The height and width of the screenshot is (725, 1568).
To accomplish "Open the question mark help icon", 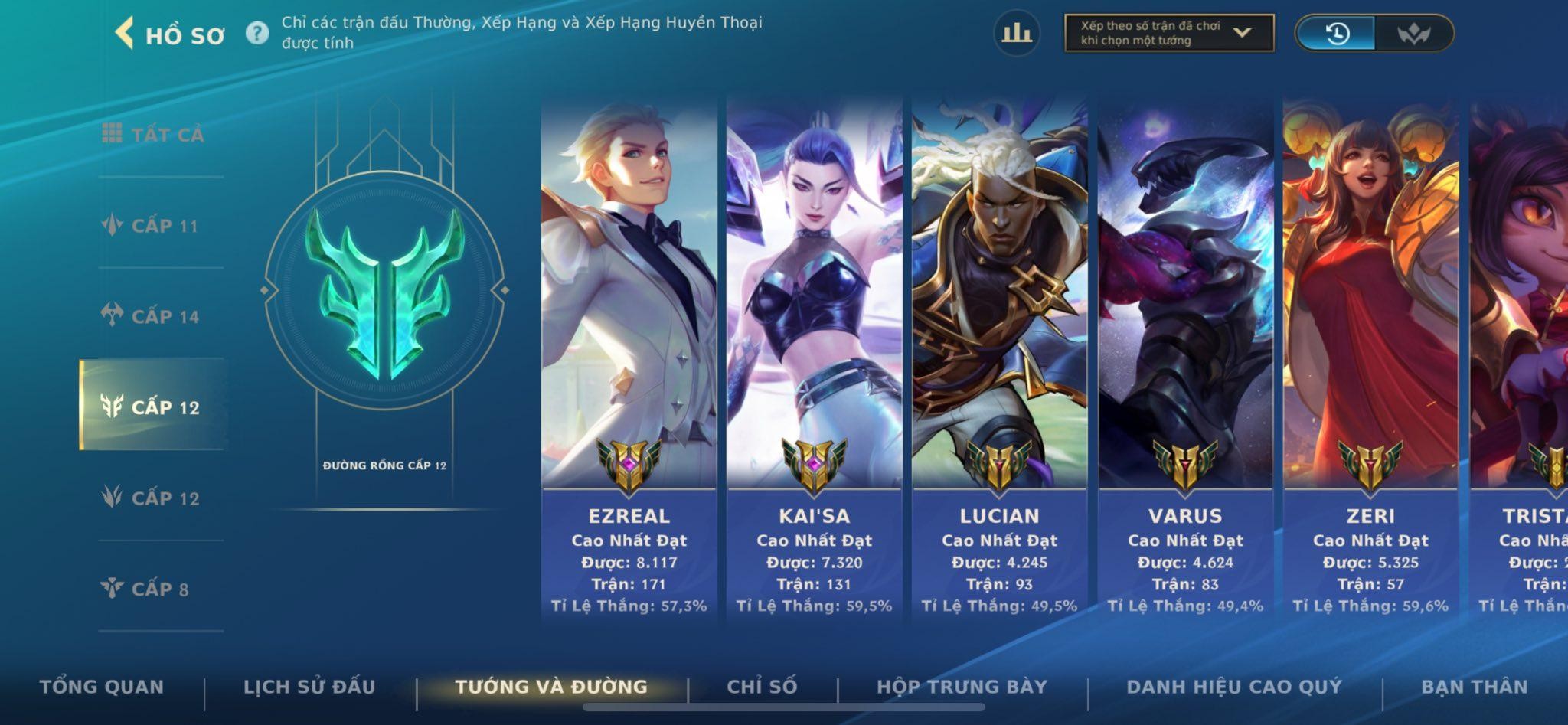I will tap(257, 33).
